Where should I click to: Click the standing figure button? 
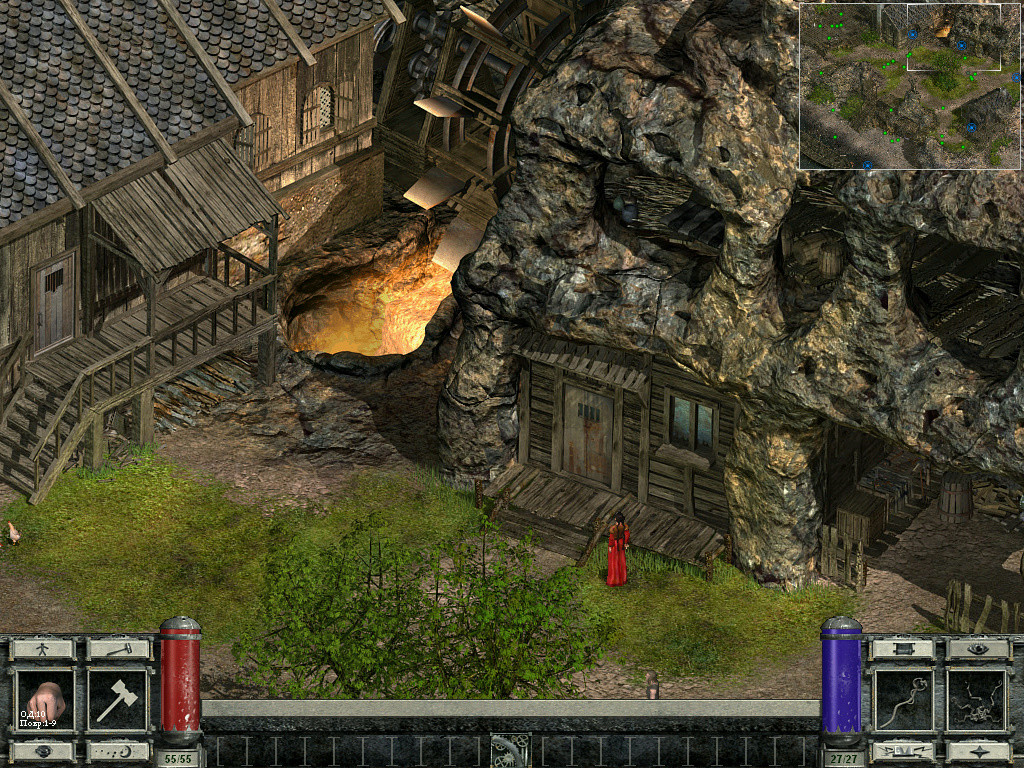coord(42,649)
